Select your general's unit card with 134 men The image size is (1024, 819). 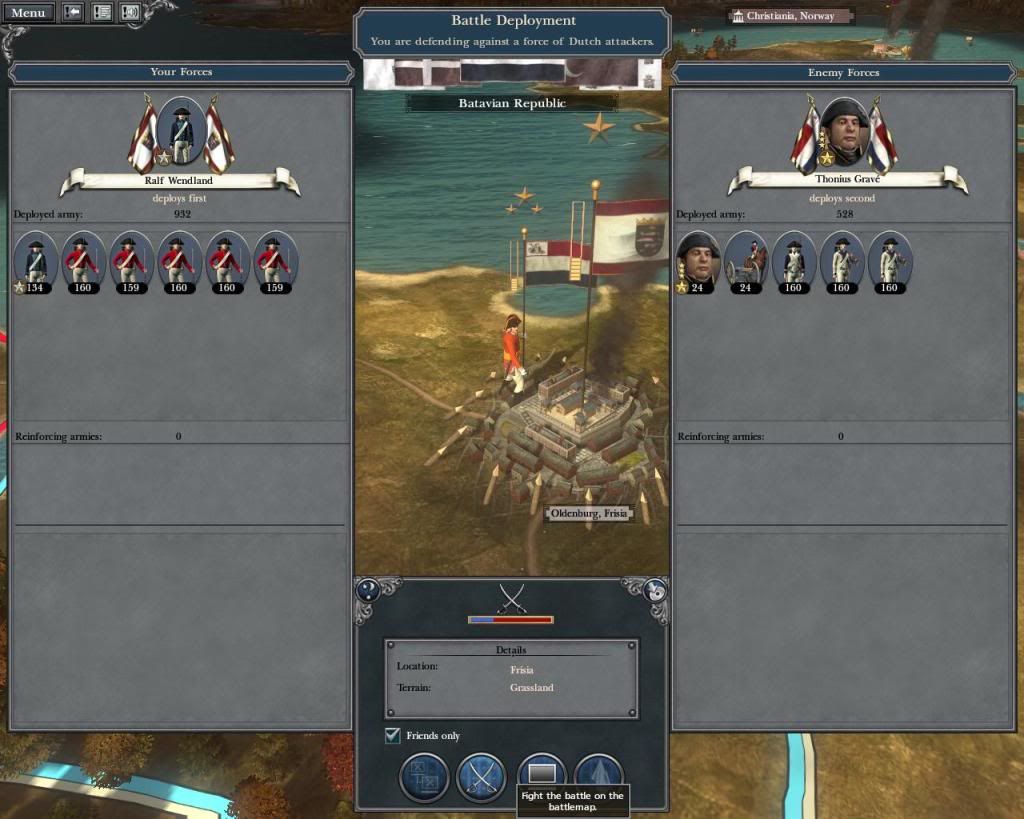[36, 262]
